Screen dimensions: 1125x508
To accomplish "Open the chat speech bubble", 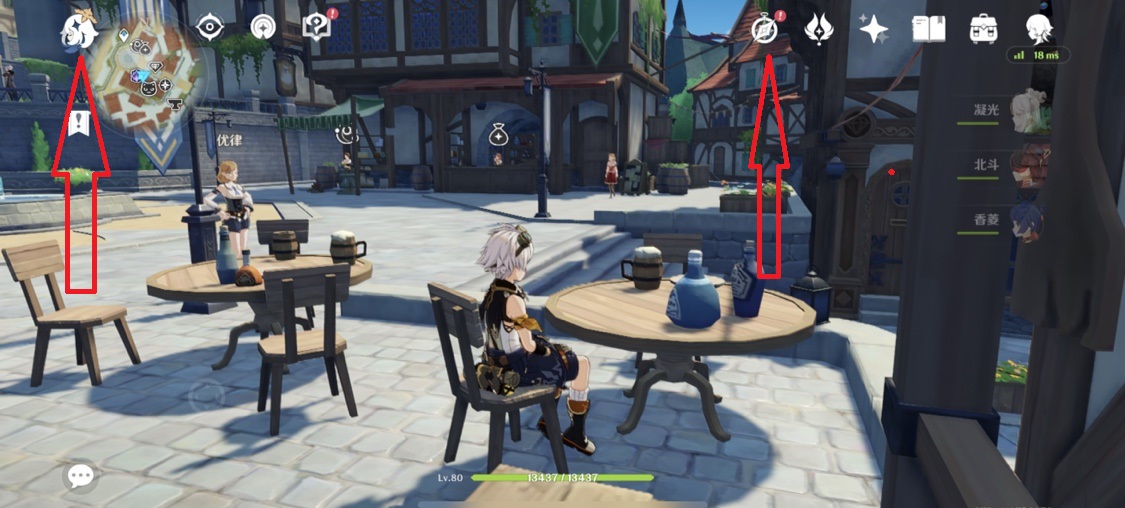I will [x=81, y=476].
